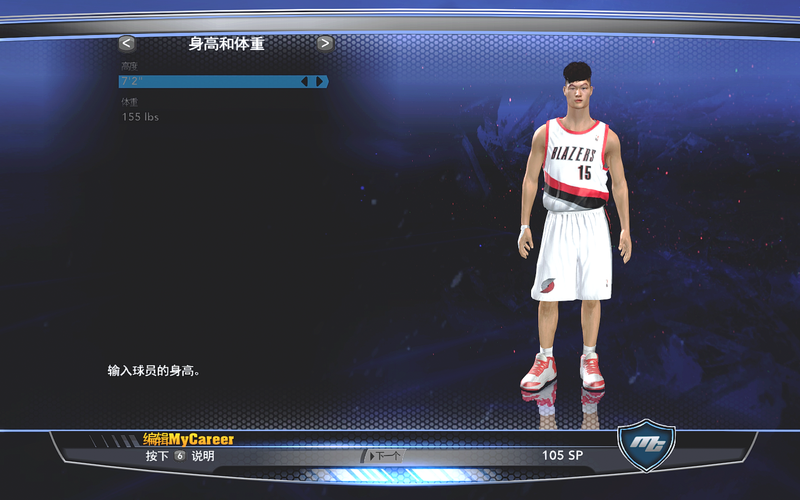Increase the player's height with right arrow
800x500 pixels.
pyautogui.click(x=320, y=82)
